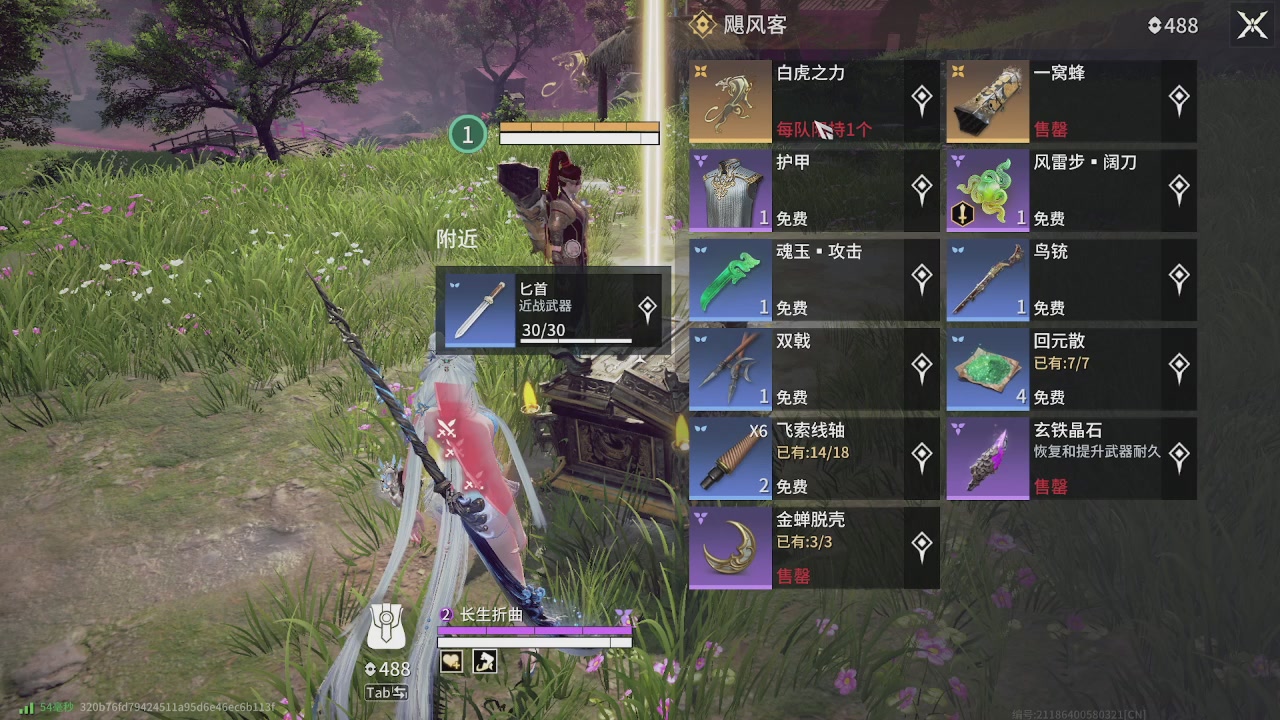Select the 双戟 twin halberds icon
Viewport: 1280px width, 720px height.
[729, 369]
